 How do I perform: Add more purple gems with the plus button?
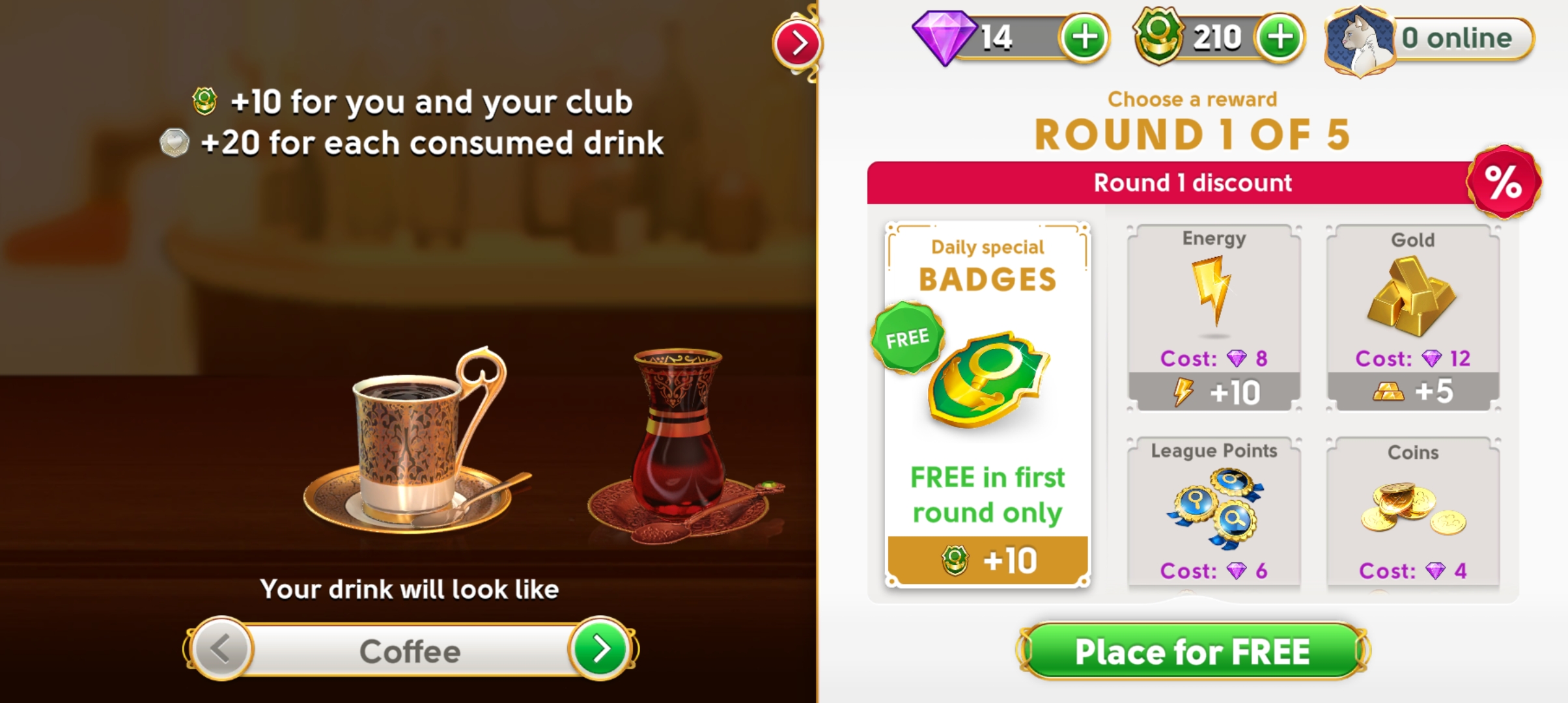1084,38
